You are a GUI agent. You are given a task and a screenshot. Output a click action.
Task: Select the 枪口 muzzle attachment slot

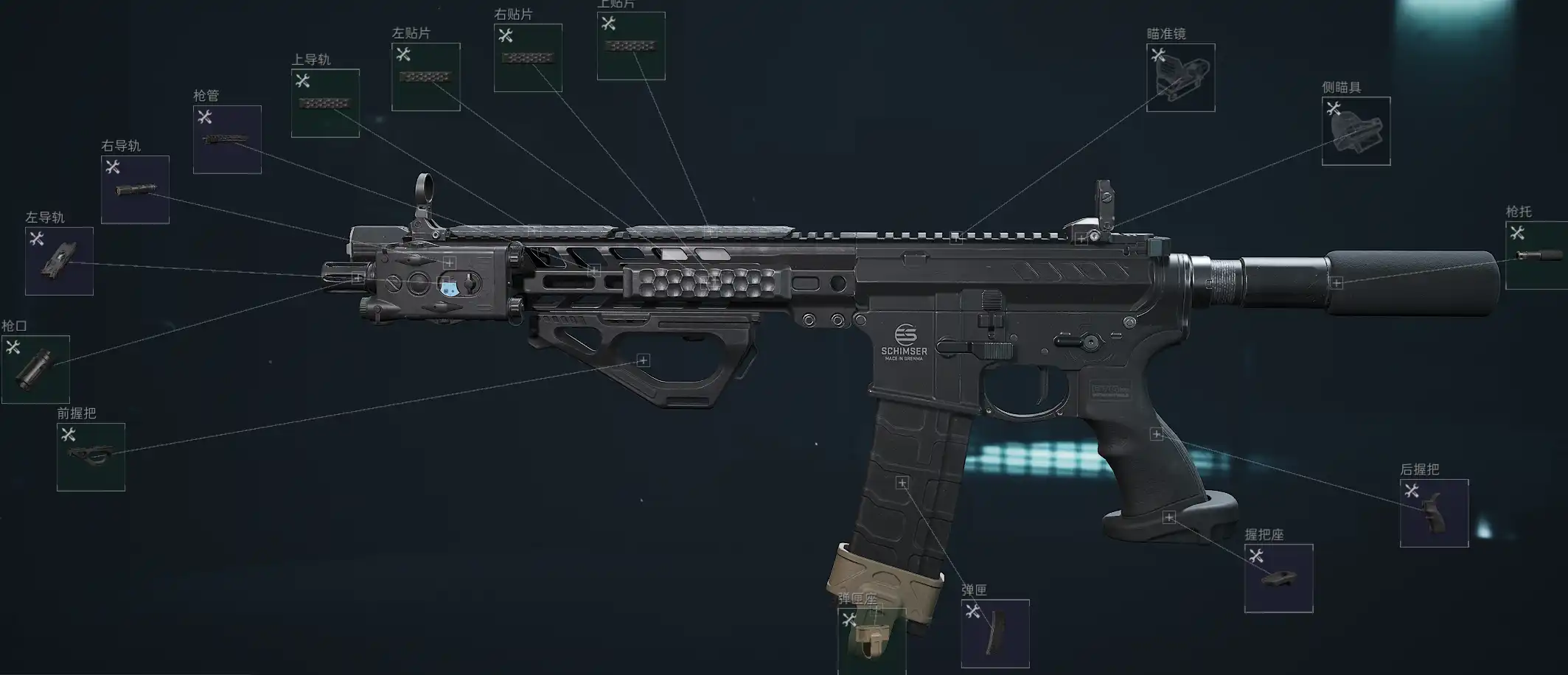(x=35, y=369)
